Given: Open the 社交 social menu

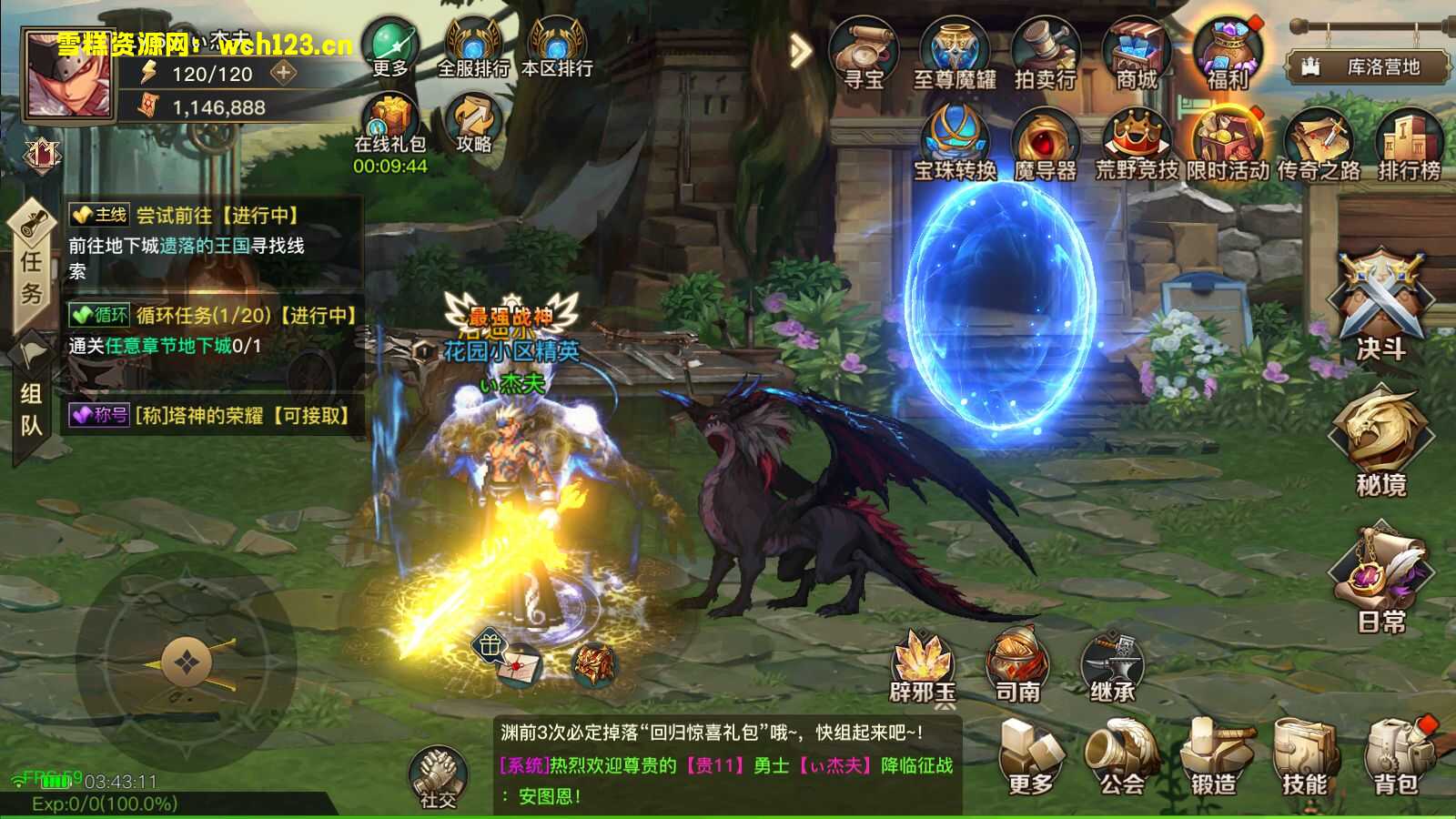Looking at the screenshot, I should (x=438, y=776).
